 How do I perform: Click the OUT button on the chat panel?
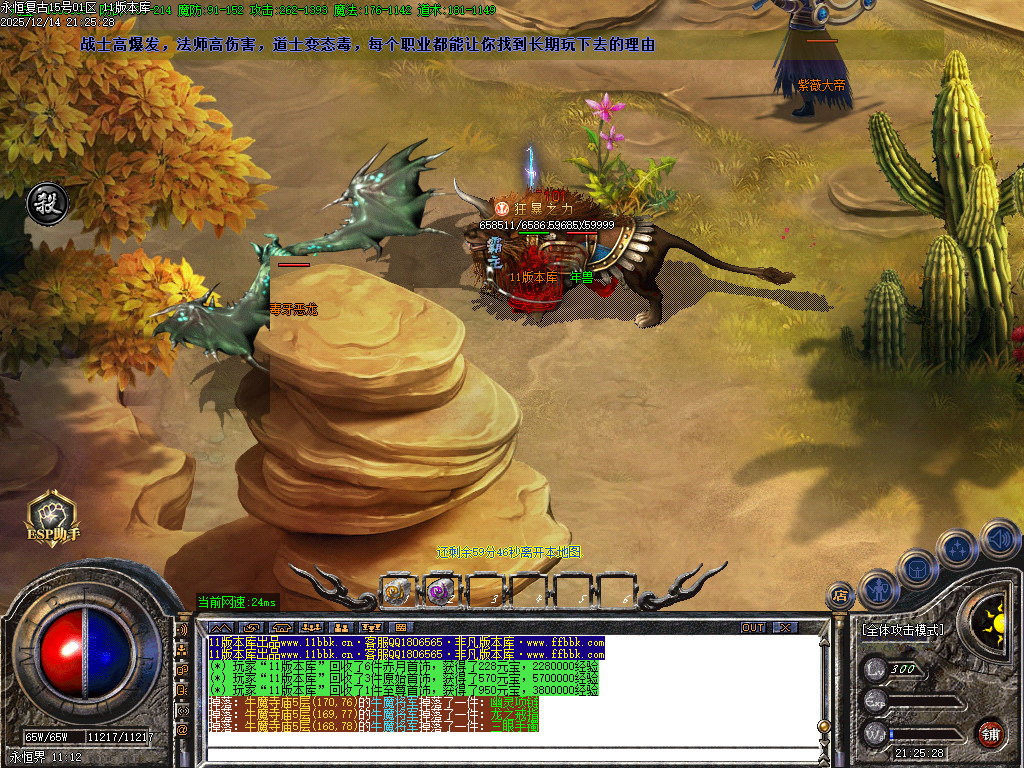(753, 627)
